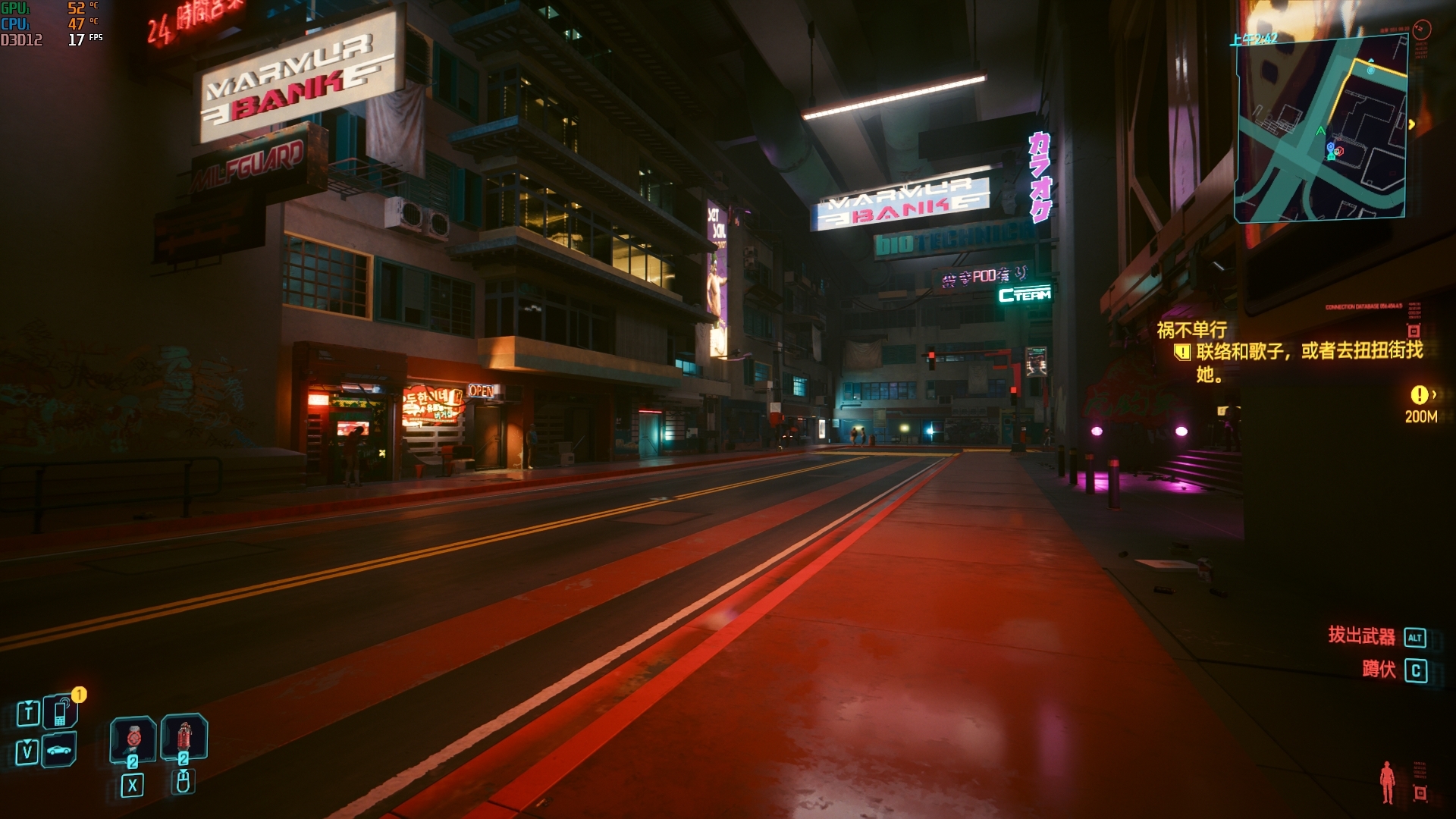Open the minimap in the corner
This screenshot has height=819, width=1456.
tap(1321, 129)
